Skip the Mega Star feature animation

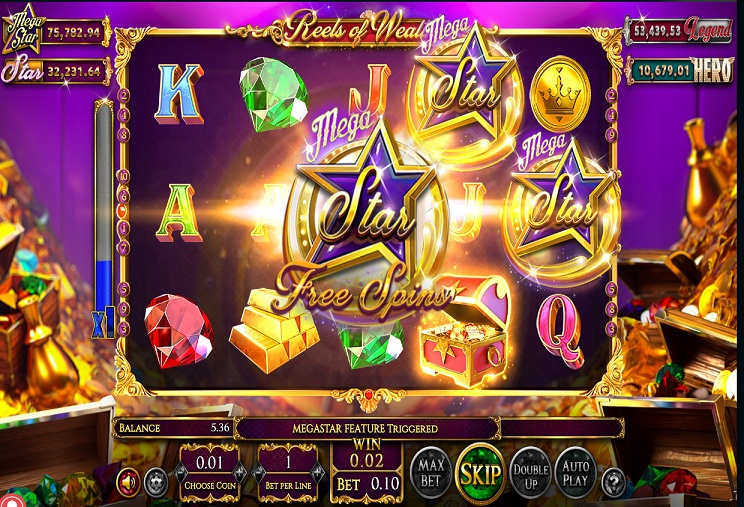pos(479,471)
